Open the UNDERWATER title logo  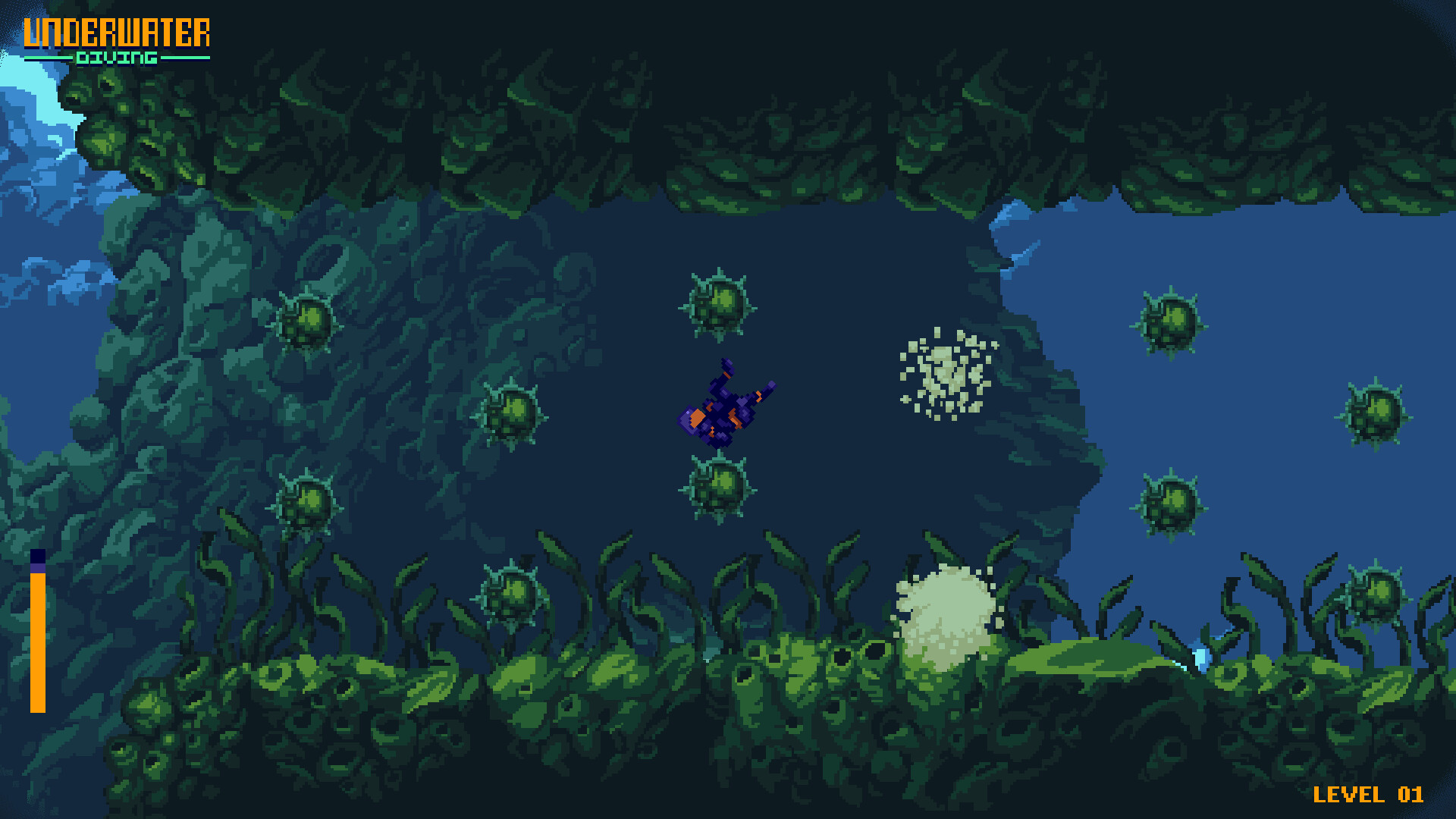point(118,33)
